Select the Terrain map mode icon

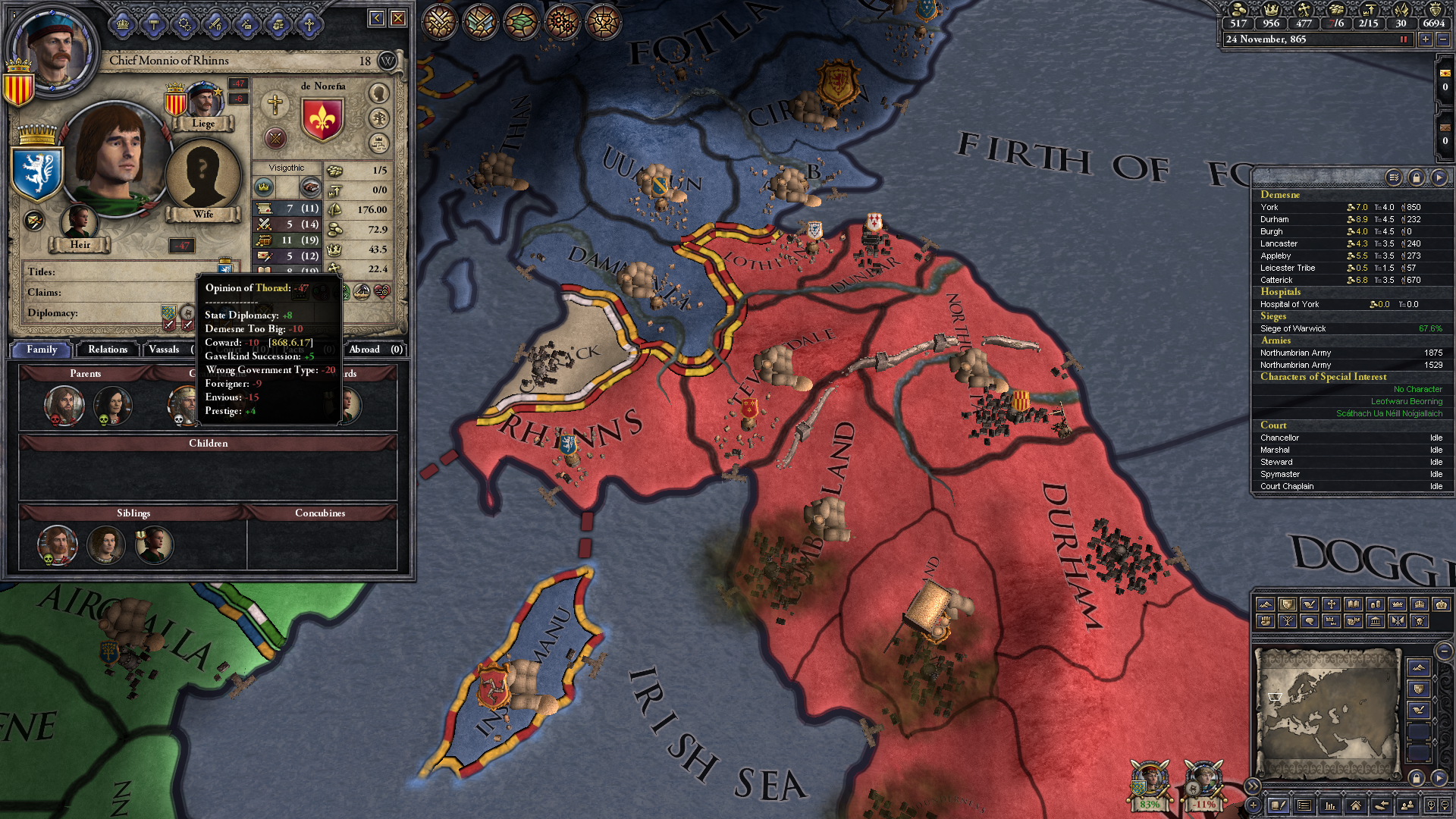click(1265, 604)
